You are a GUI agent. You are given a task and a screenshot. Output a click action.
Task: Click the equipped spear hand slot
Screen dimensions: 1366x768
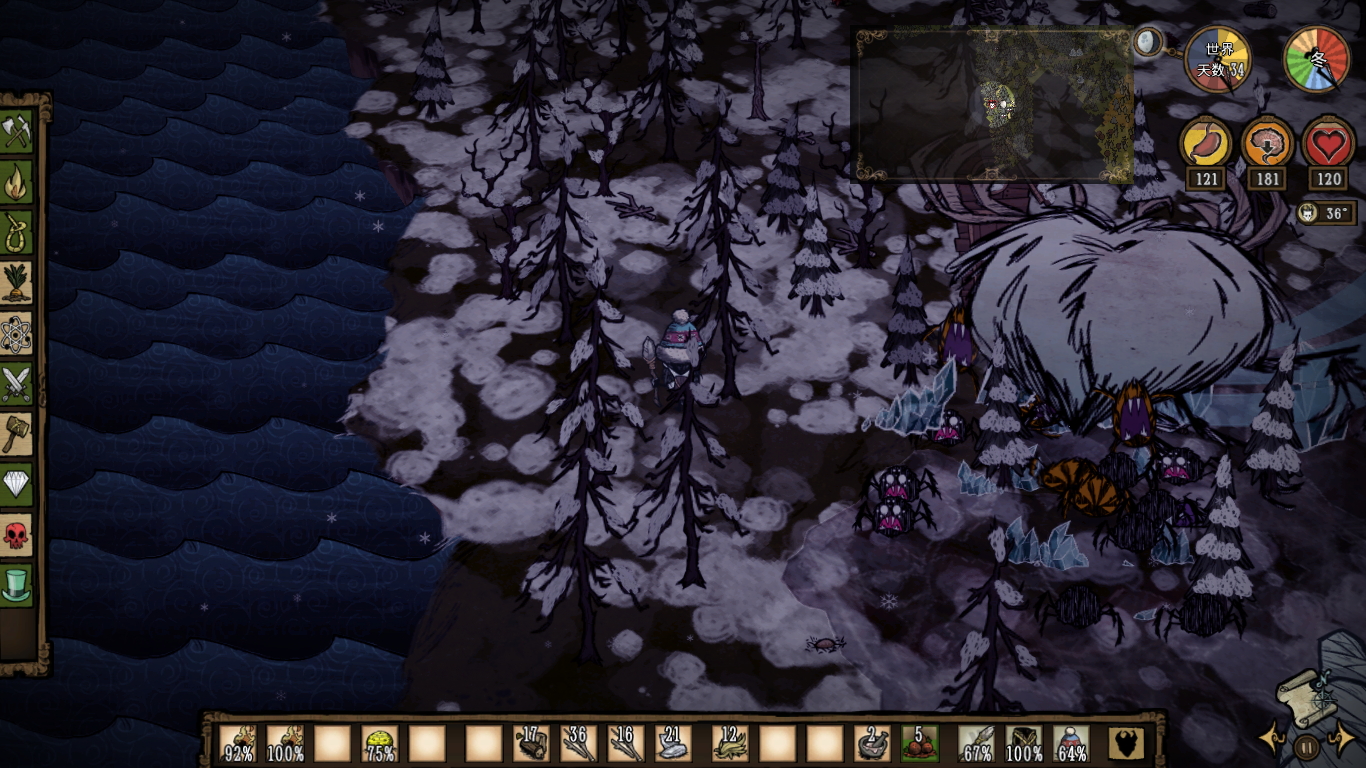coord(976,744)
